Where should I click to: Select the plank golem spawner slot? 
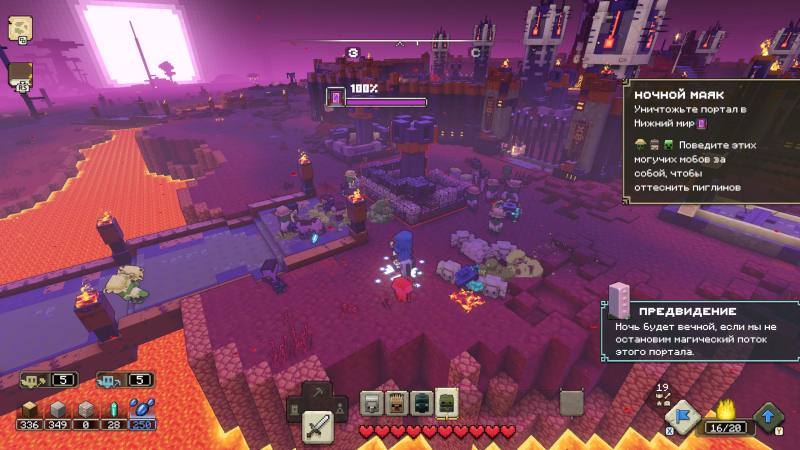[x=397, y=403]
